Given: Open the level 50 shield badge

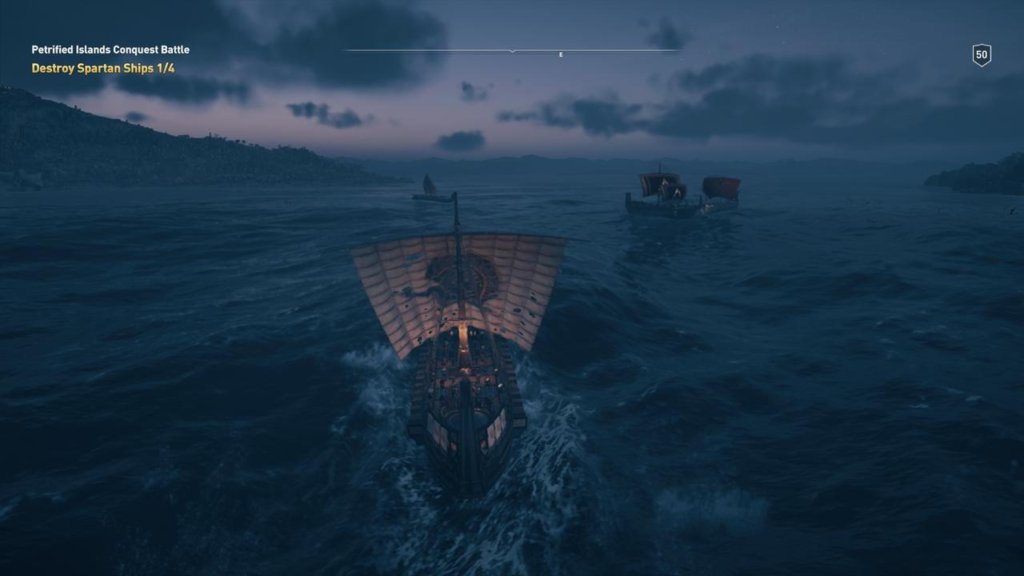Looking at the screenshot, I should [x=981, y=55].
